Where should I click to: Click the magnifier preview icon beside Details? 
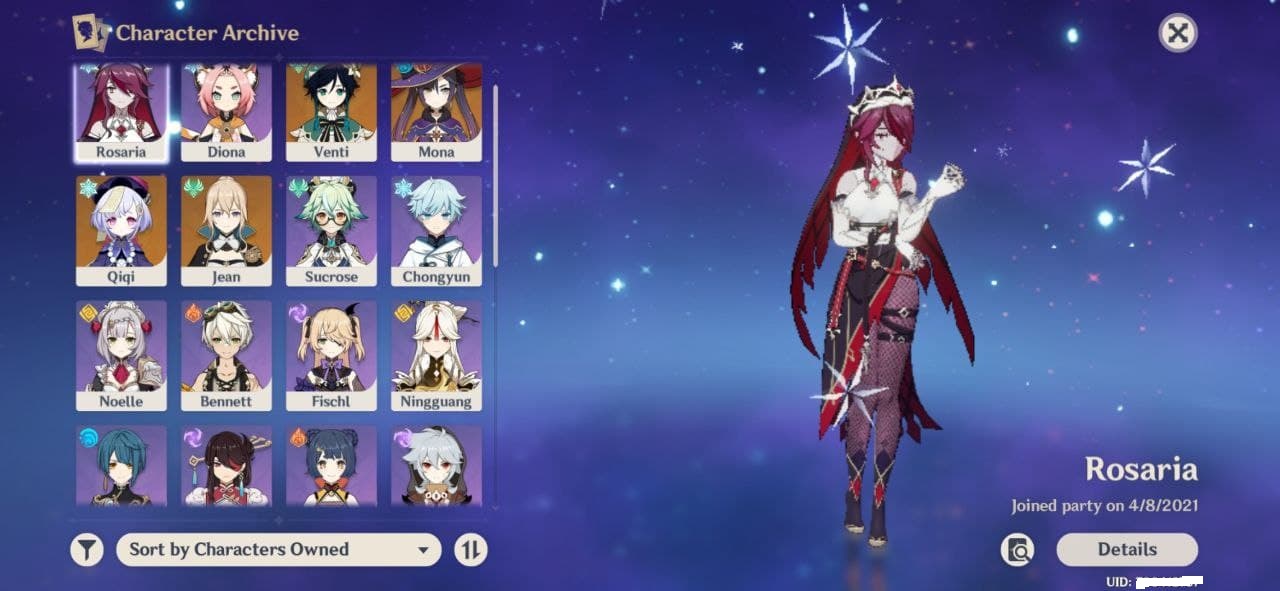(1017, 549)
